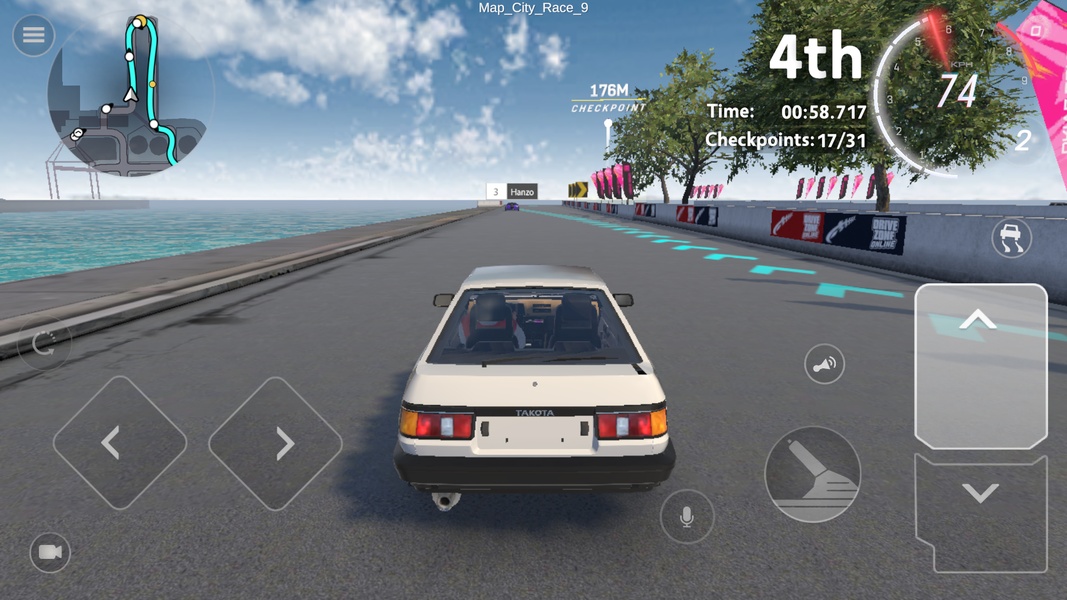This screenshot has height=600, width=1067.
Task: Toggle the microphone voice chat
Action: 687,517
